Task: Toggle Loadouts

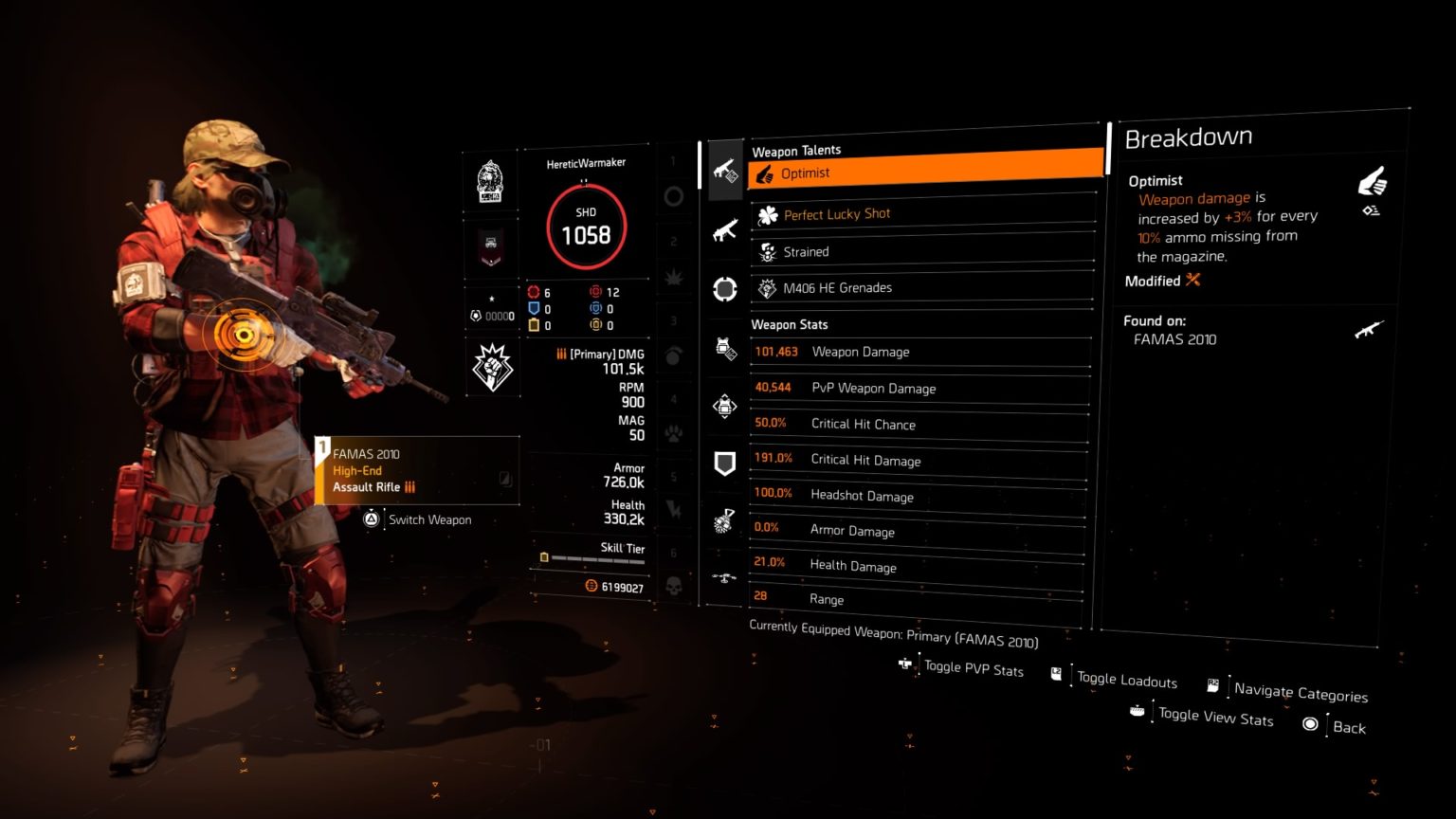Action: 1126,679
